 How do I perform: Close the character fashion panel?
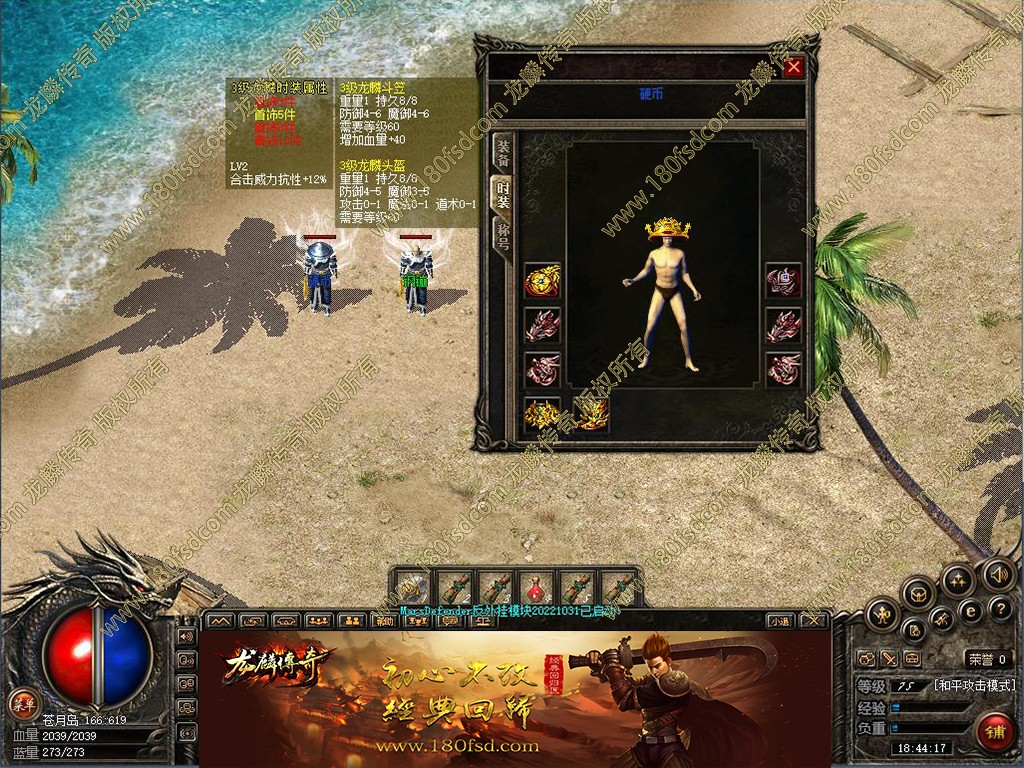tap(794, 67)
